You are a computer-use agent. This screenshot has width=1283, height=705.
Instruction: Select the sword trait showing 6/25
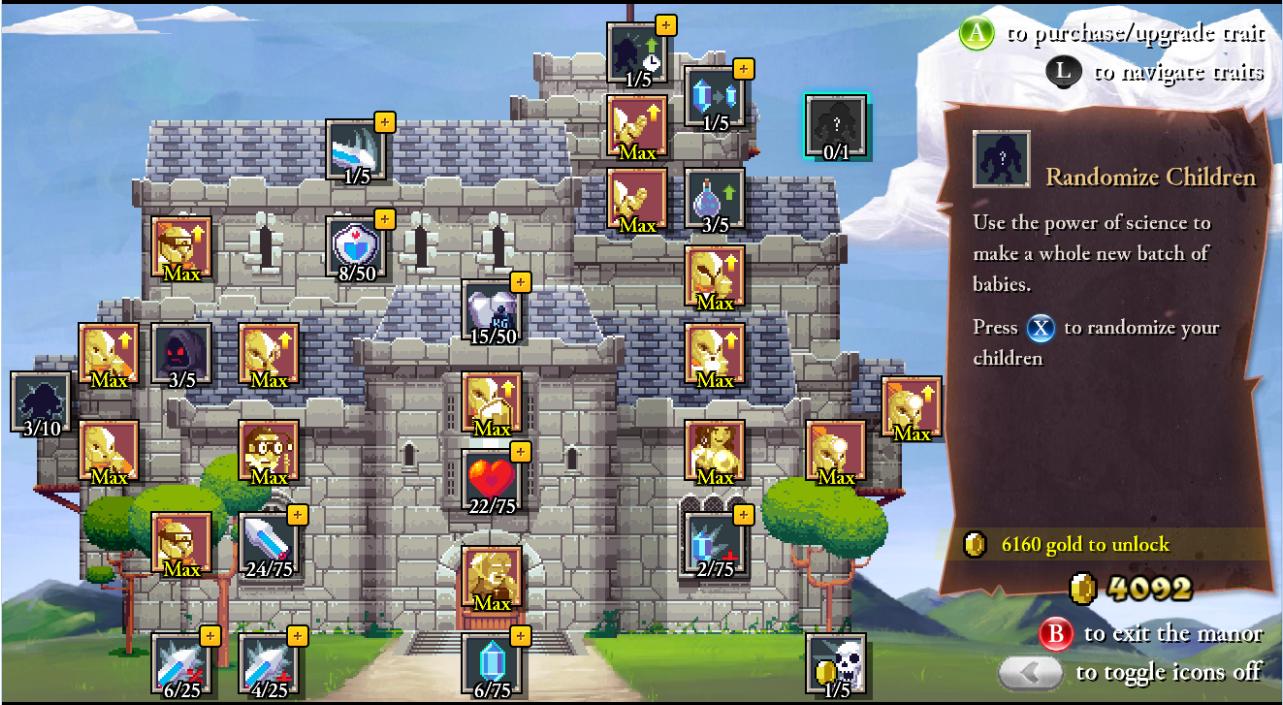(181, 663)
